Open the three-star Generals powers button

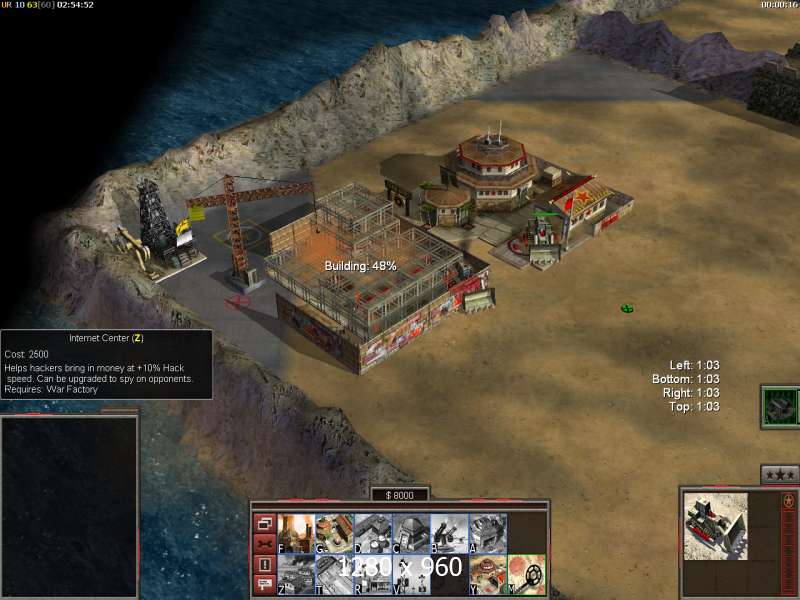[x=779, y=474]
